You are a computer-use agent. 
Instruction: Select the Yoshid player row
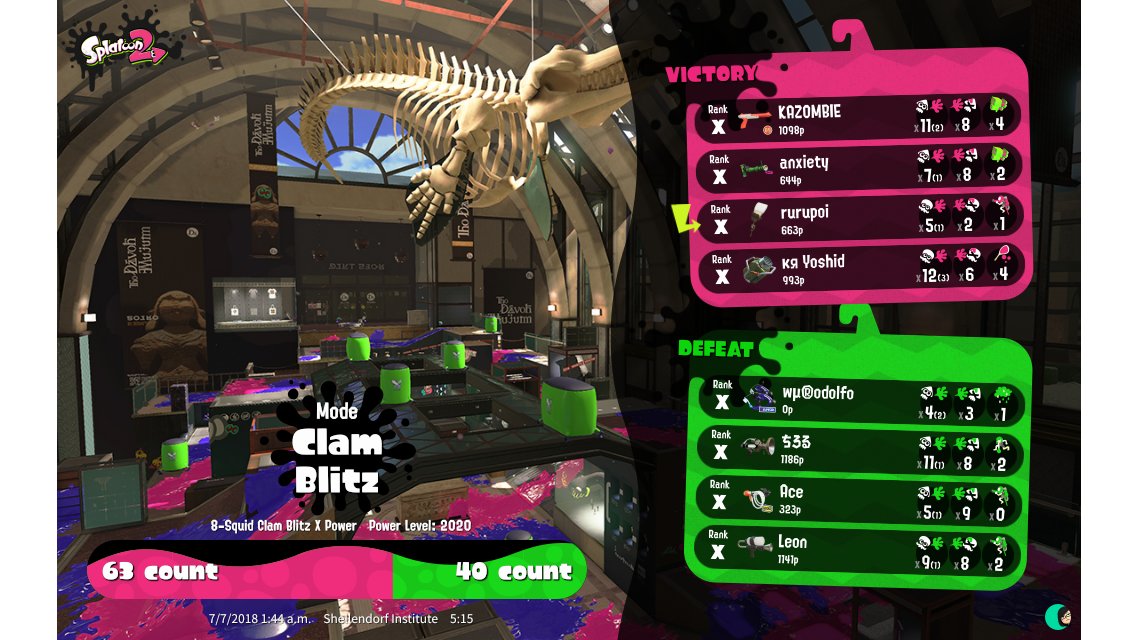[x=860, y=268]
